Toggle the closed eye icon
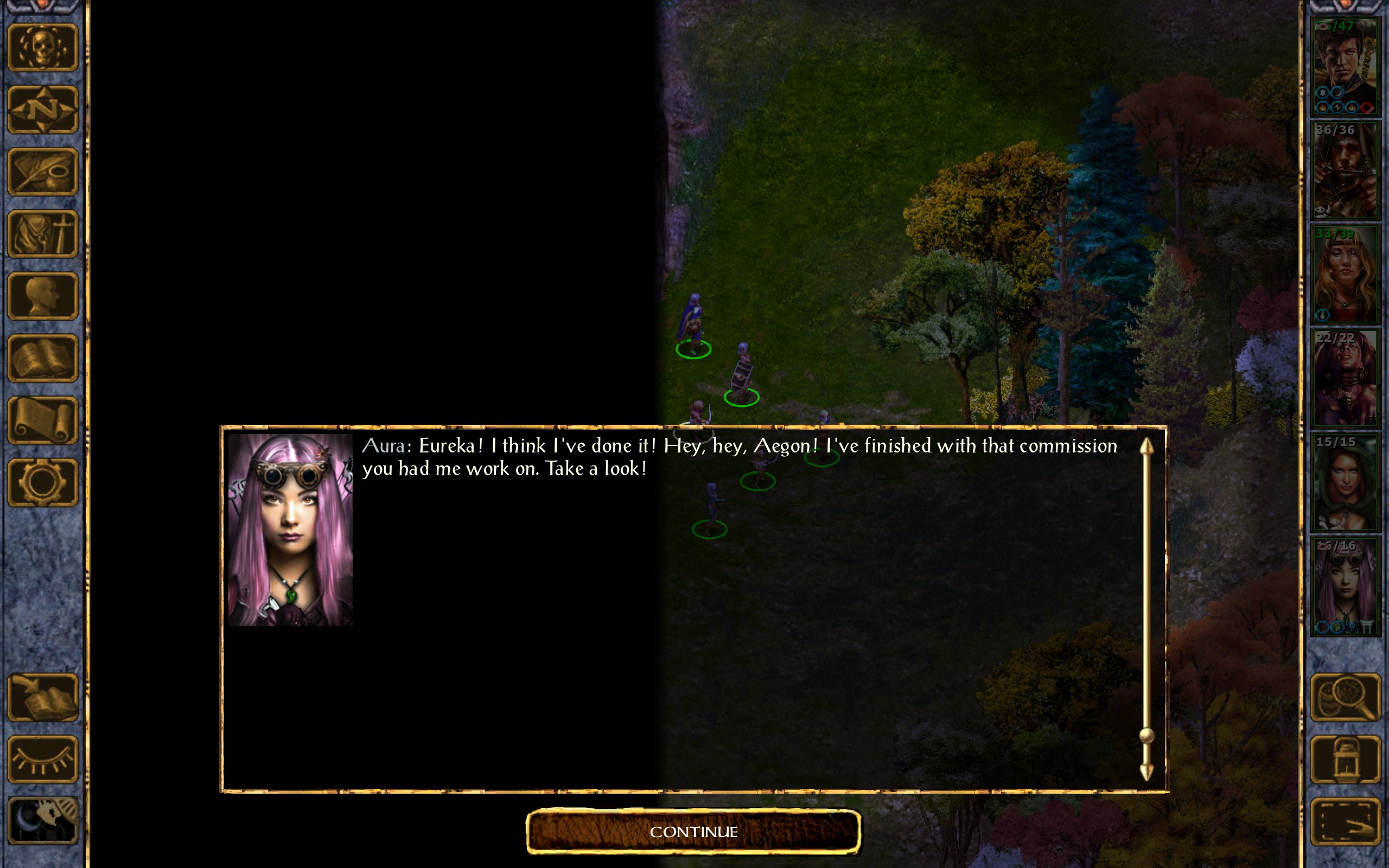The height and width of the screenshot is (868, 1389). click(x=42, y=759)
